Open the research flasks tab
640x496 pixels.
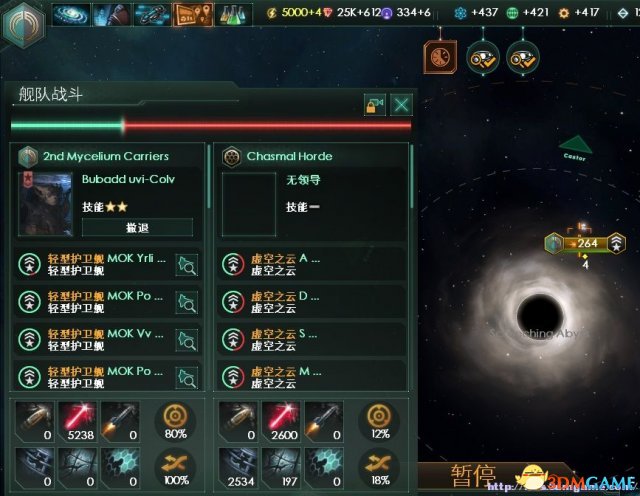[x=232, y=14]
